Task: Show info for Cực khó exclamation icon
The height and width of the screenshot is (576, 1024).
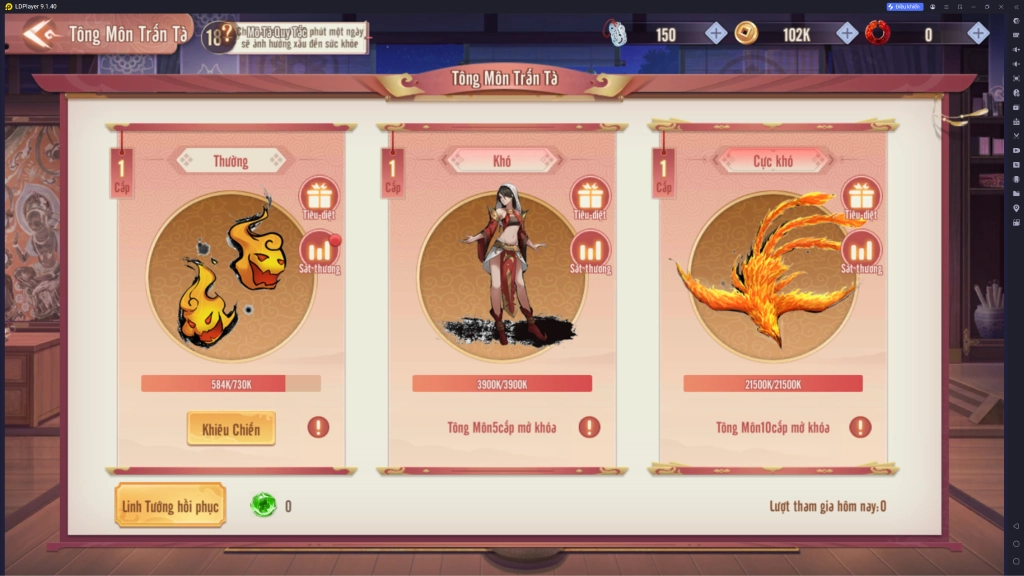Action: pyautogui.click(x=860, y=427)
